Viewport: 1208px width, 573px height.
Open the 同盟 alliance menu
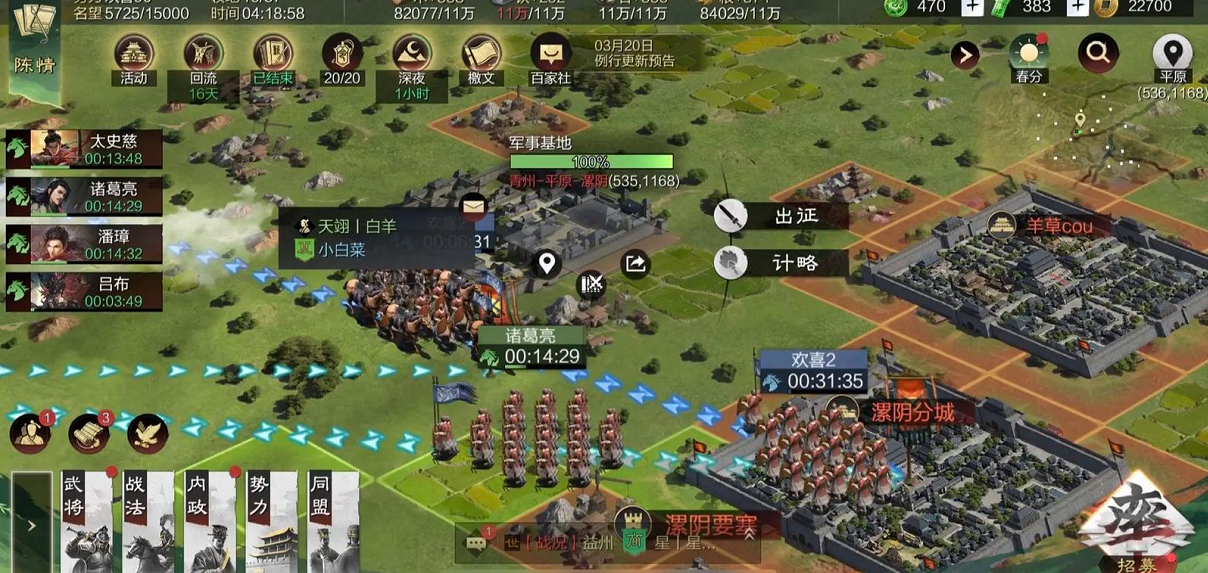333,520
